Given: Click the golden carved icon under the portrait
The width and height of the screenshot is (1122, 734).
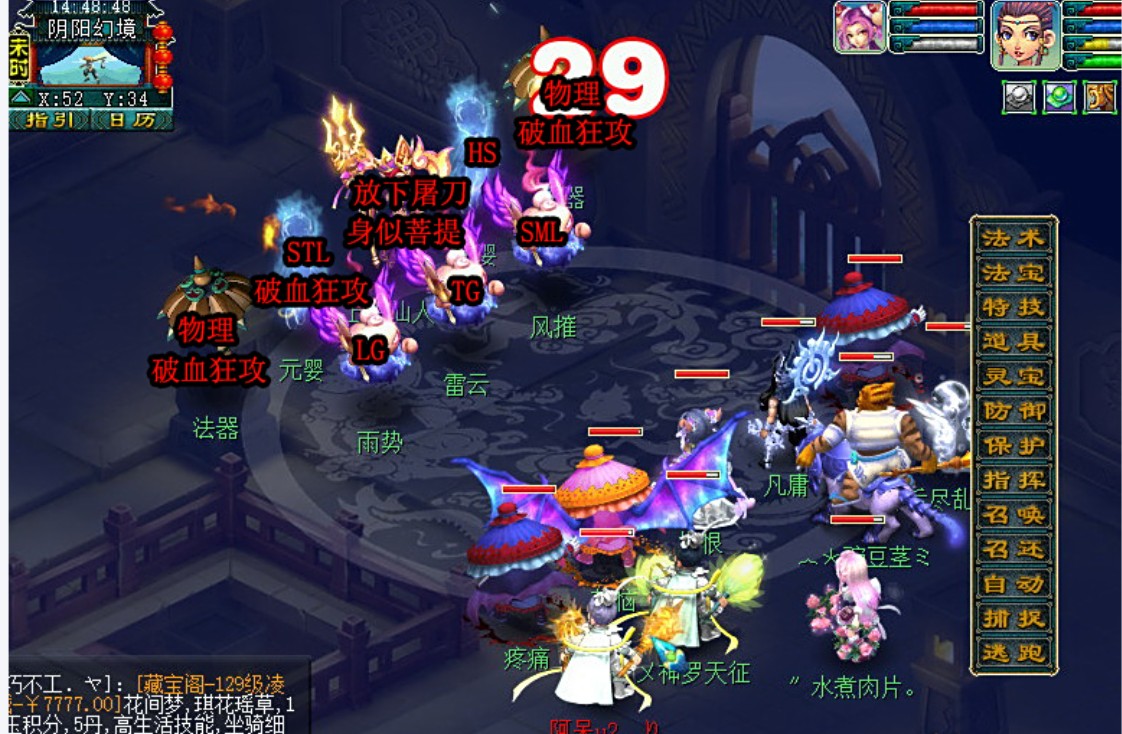Looking at the screenshot, I should 1099,97.
